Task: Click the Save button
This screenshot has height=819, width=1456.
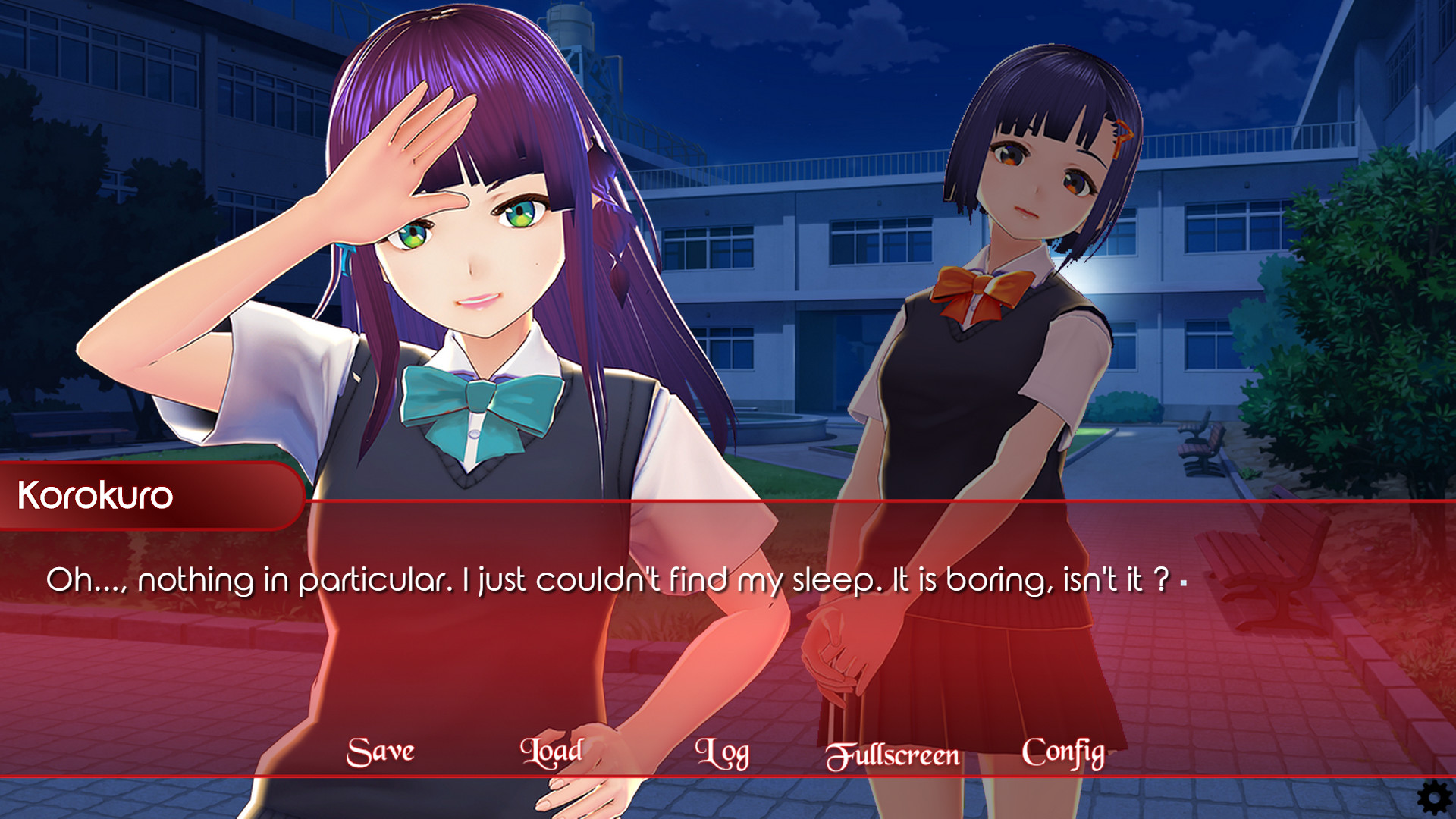Action: click(379, 751)
